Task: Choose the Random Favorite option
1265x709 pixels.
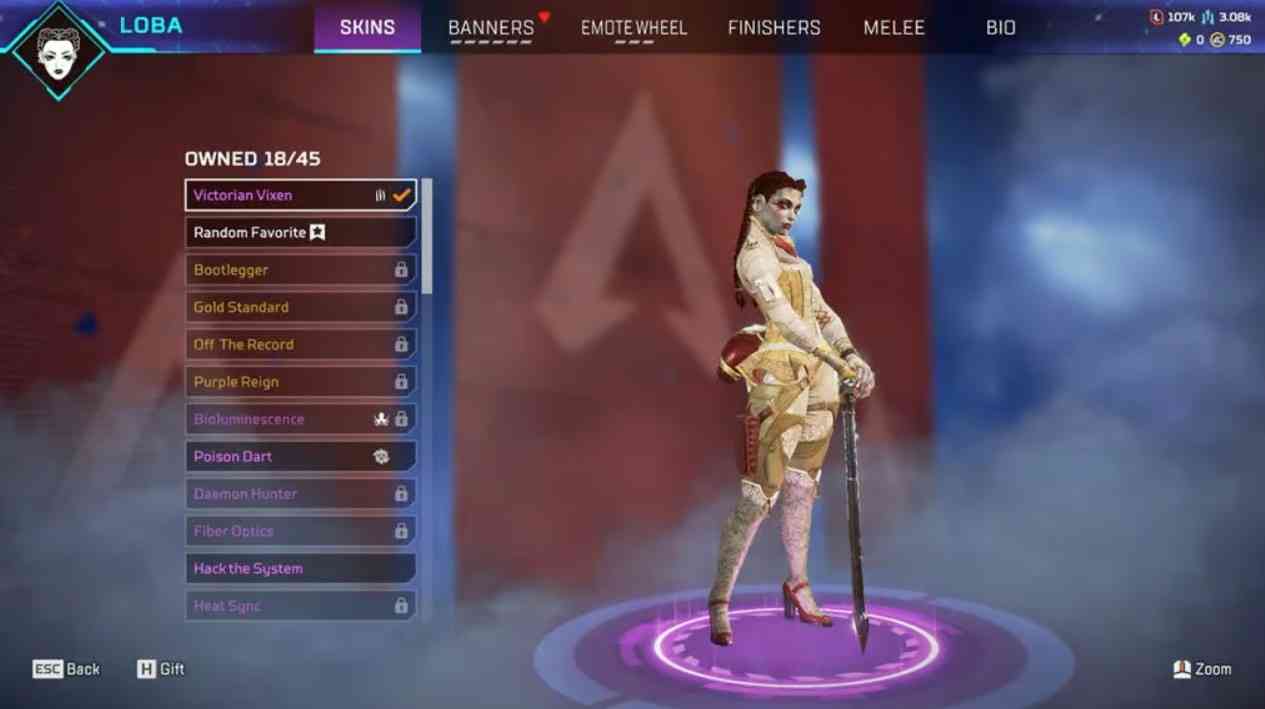Action: click(300, 232)
